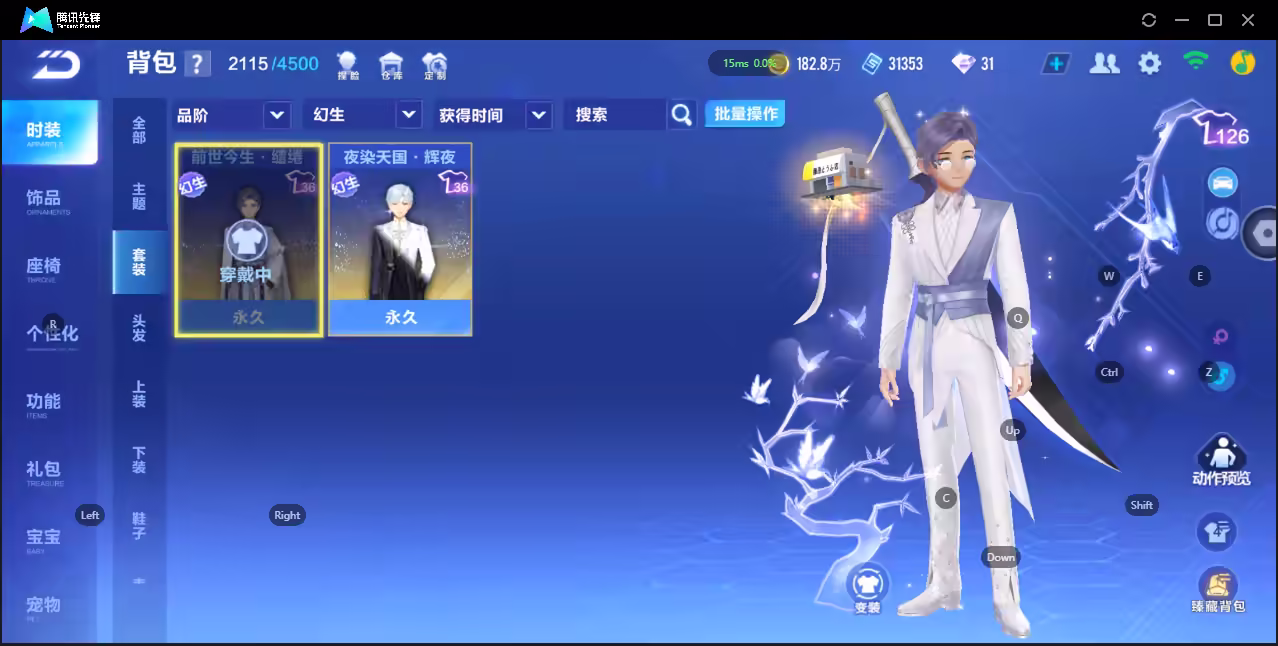Open the 座椅 category
Viewport: 1278px width, 646px height.
[x=44, y=267]
